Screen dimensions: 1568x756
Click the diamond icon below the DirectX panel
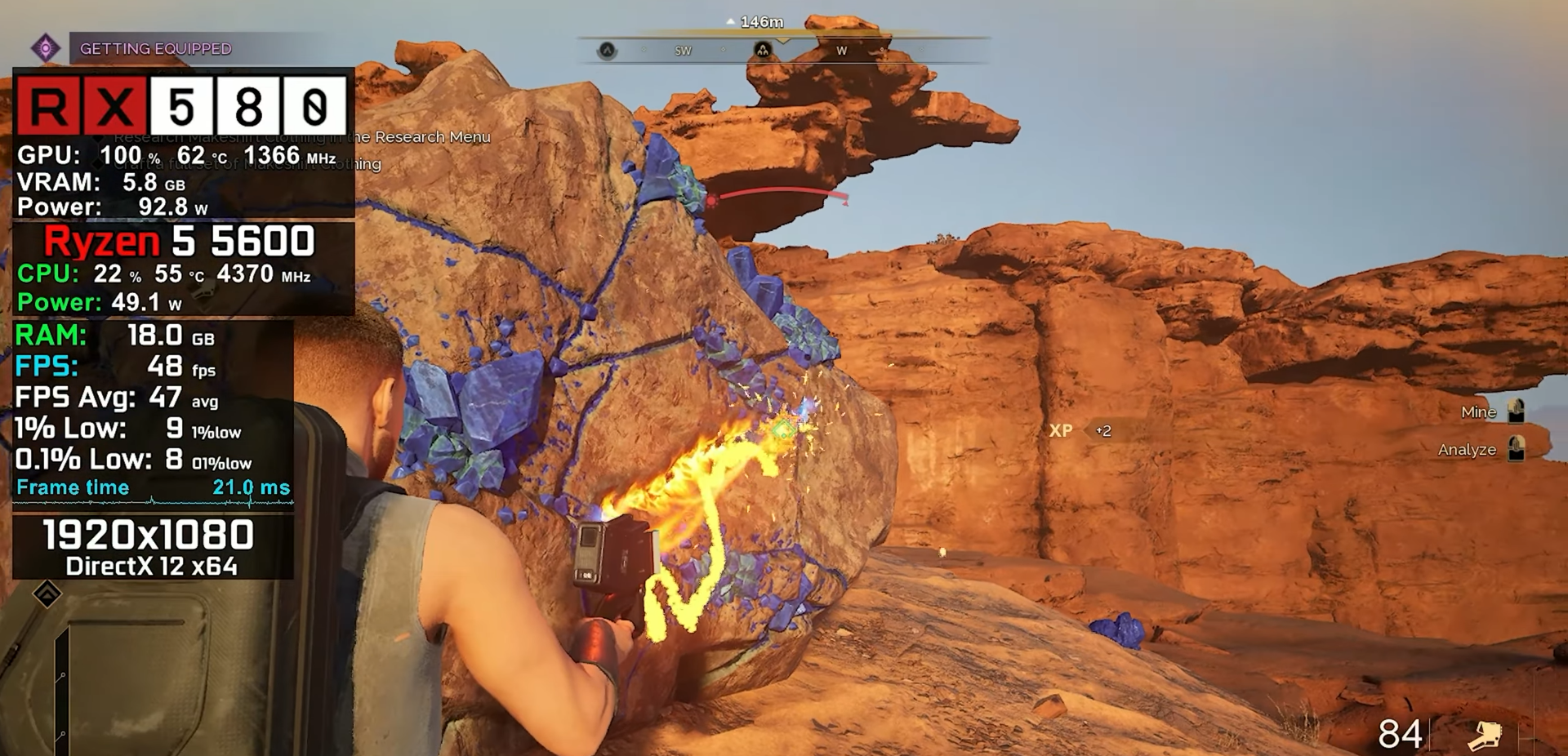[47, 594]
